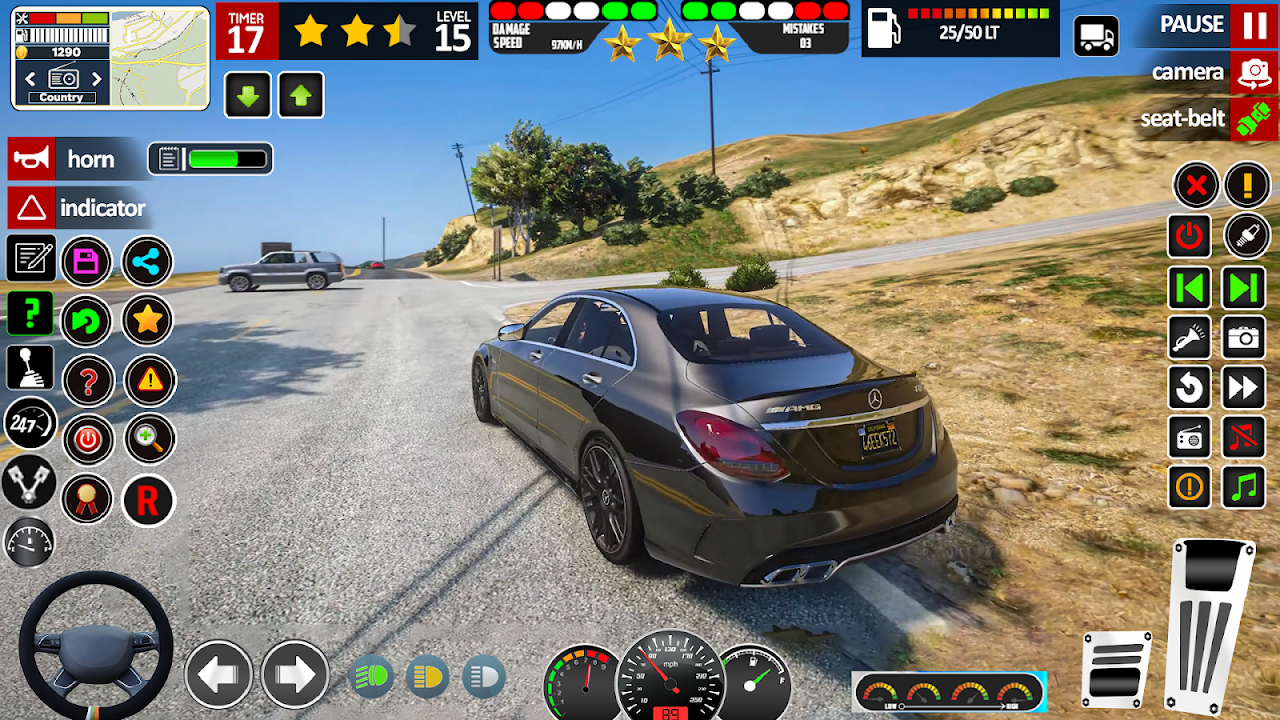The height and width of the screenshot is (720, 1280).
Task: Pause the game with the PAUSE button
Action: [x=1254, y=25]
